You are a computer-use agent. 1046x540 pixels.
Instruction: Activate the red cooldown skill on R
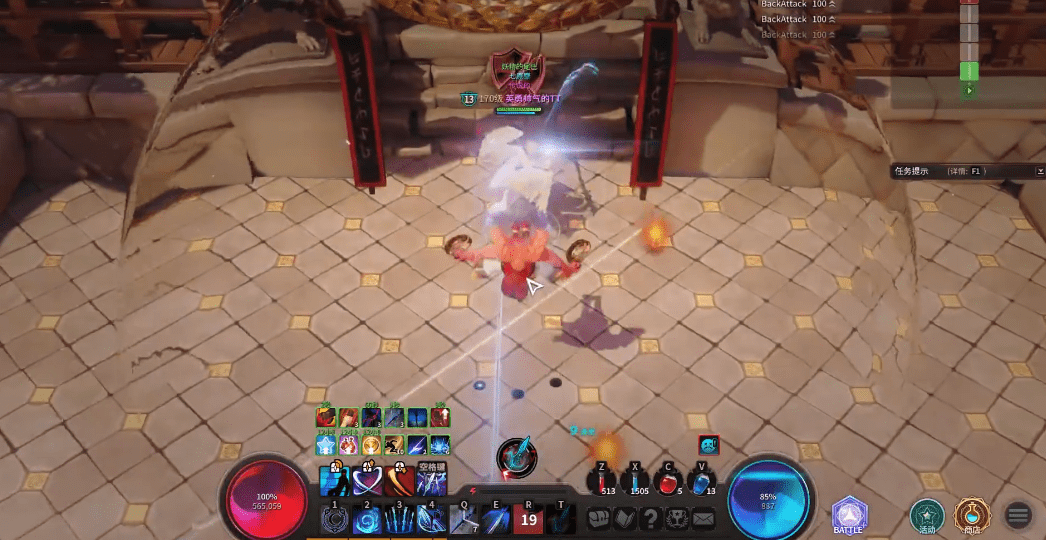528,519
